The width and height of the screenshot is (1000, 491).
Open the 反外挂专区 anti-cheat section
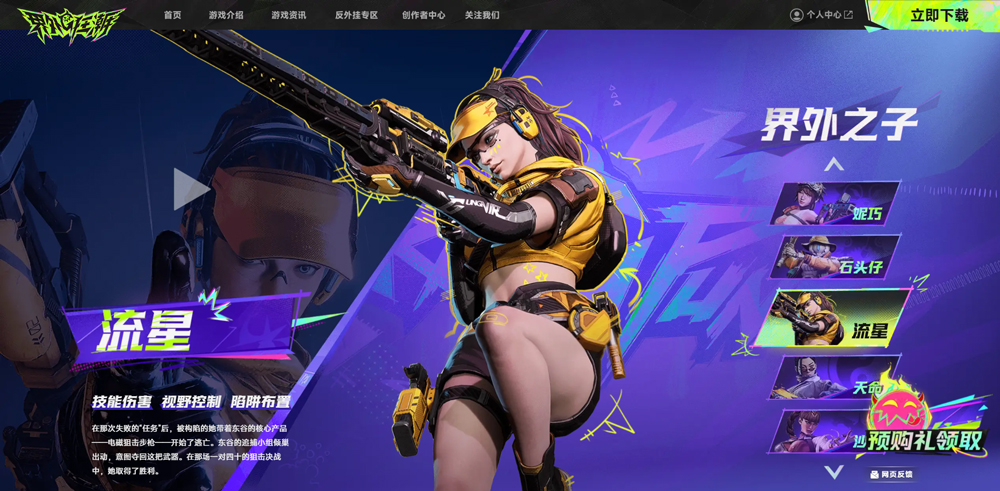click(356, 15)
